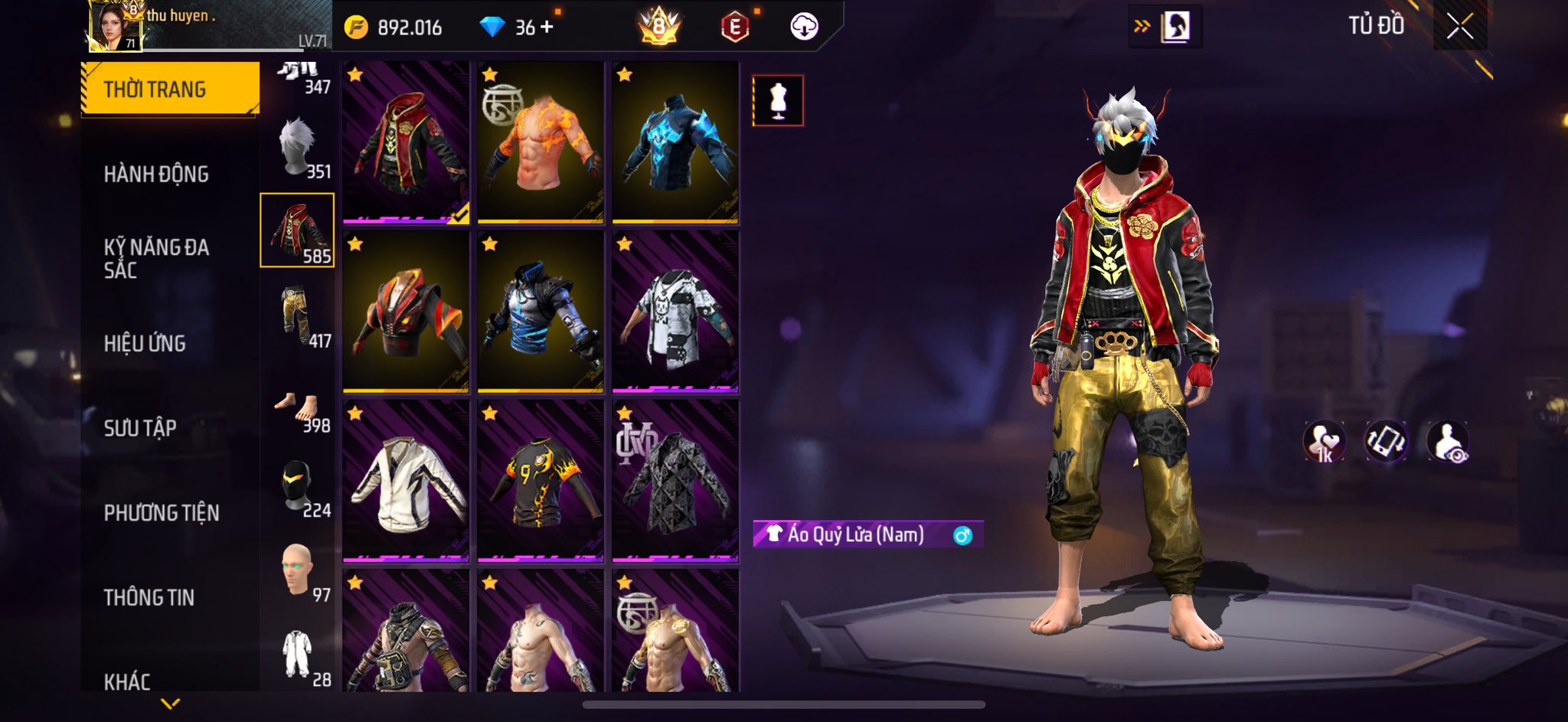
Task: Choose the black mask category icon
Action: (x=298, y=488)
